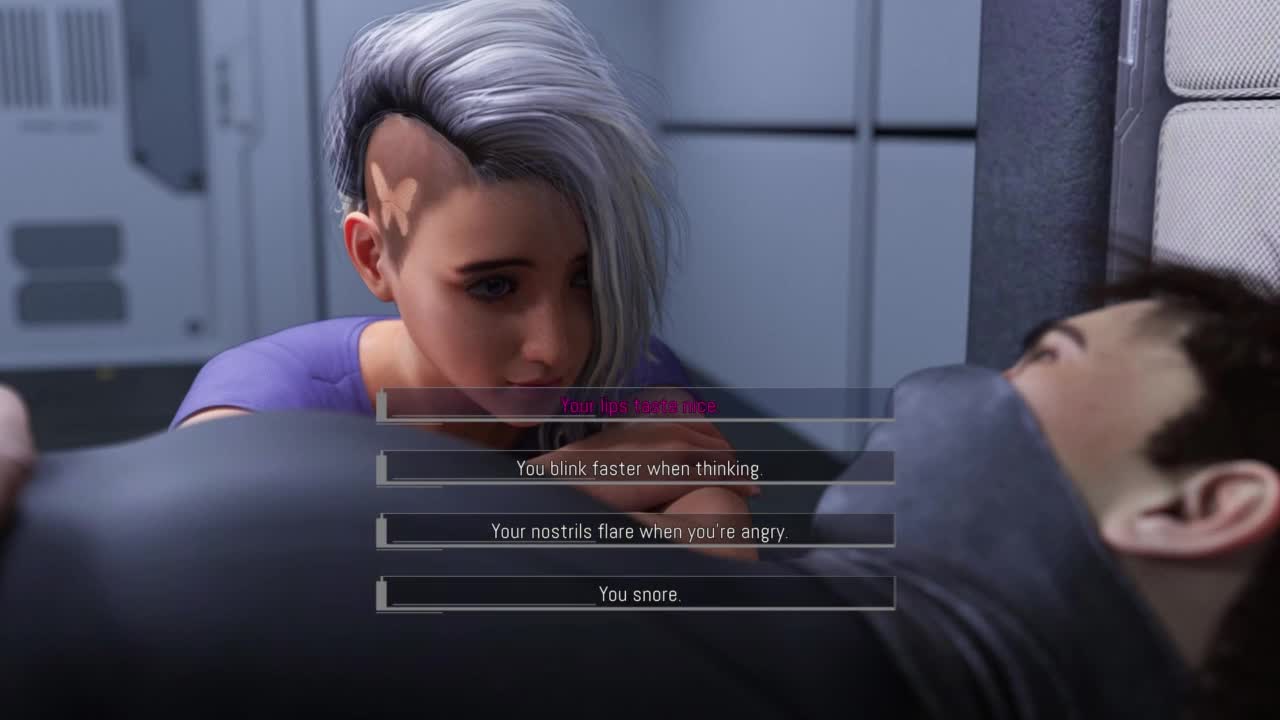Pick "Your nostrils flare when you're angry."
The height and width of the screenshot is (720, 1280).
(x=638, y=531)
